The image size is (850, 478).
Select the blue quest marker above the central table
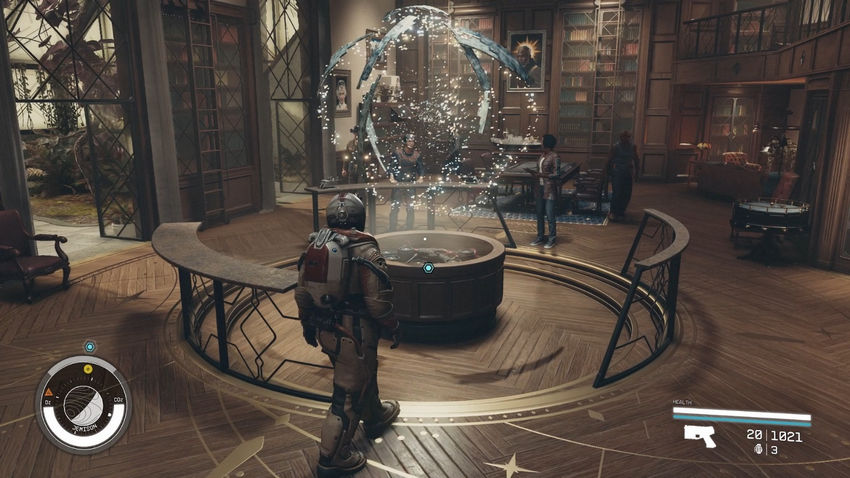coord(428,268)
